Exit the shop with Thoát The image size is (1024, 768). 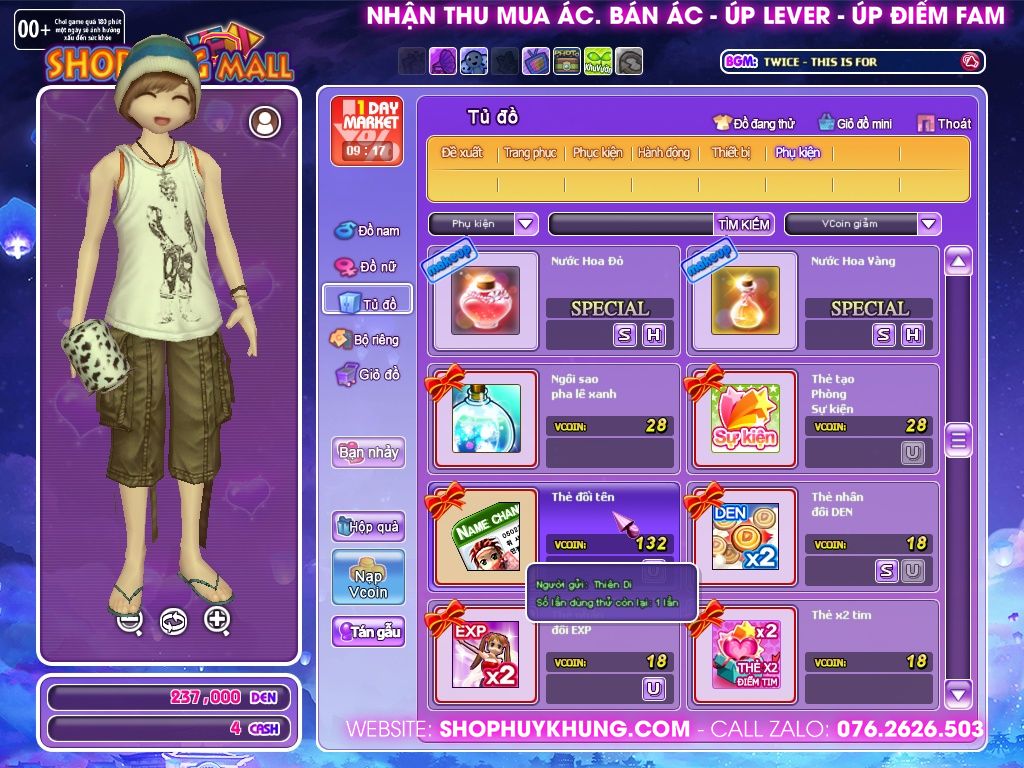[944, 123]
